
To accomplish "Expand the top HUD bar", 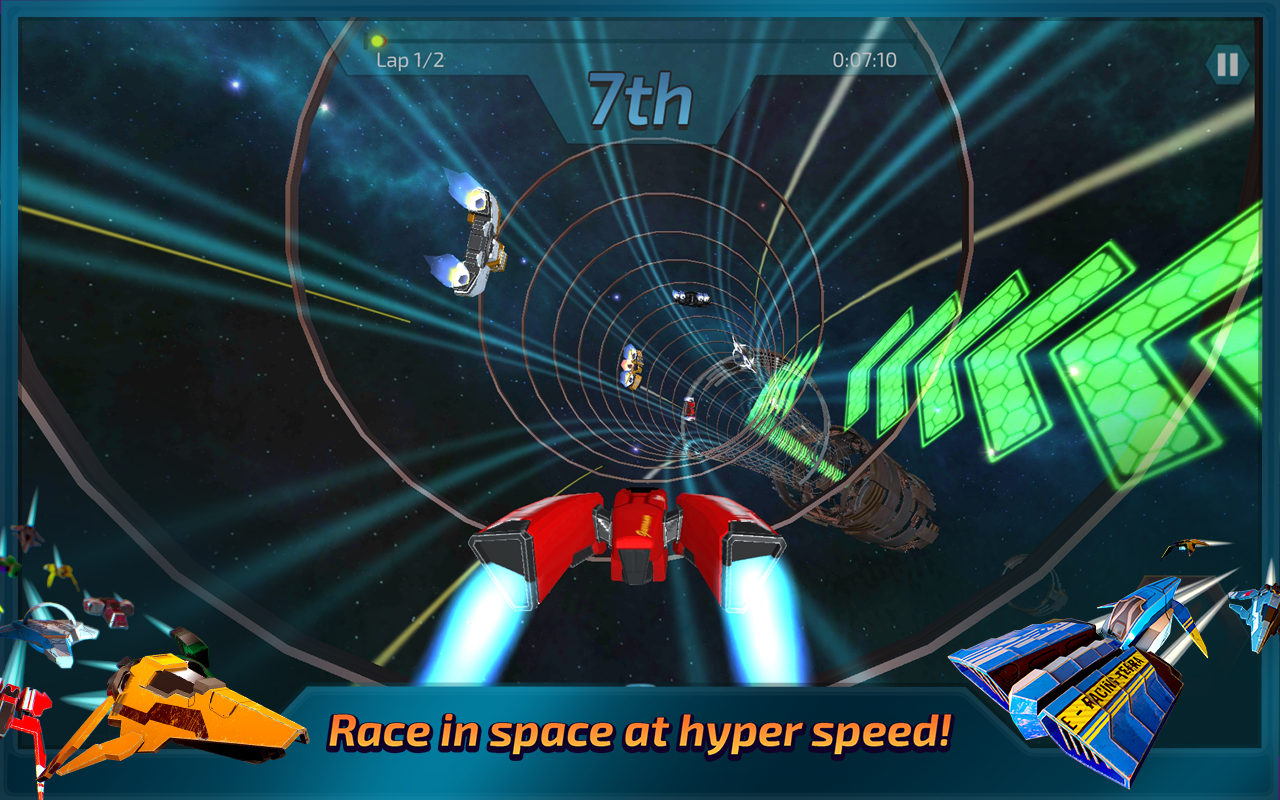I will tap(640, 55).
